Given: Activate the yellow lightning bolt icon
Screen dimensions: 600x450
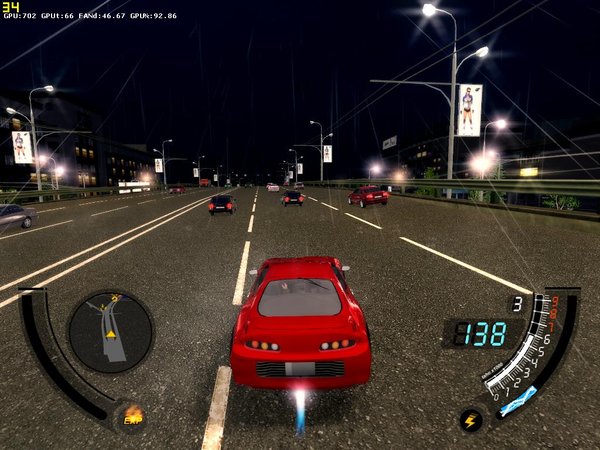Looking at the screenshot, I should [471, 420].
